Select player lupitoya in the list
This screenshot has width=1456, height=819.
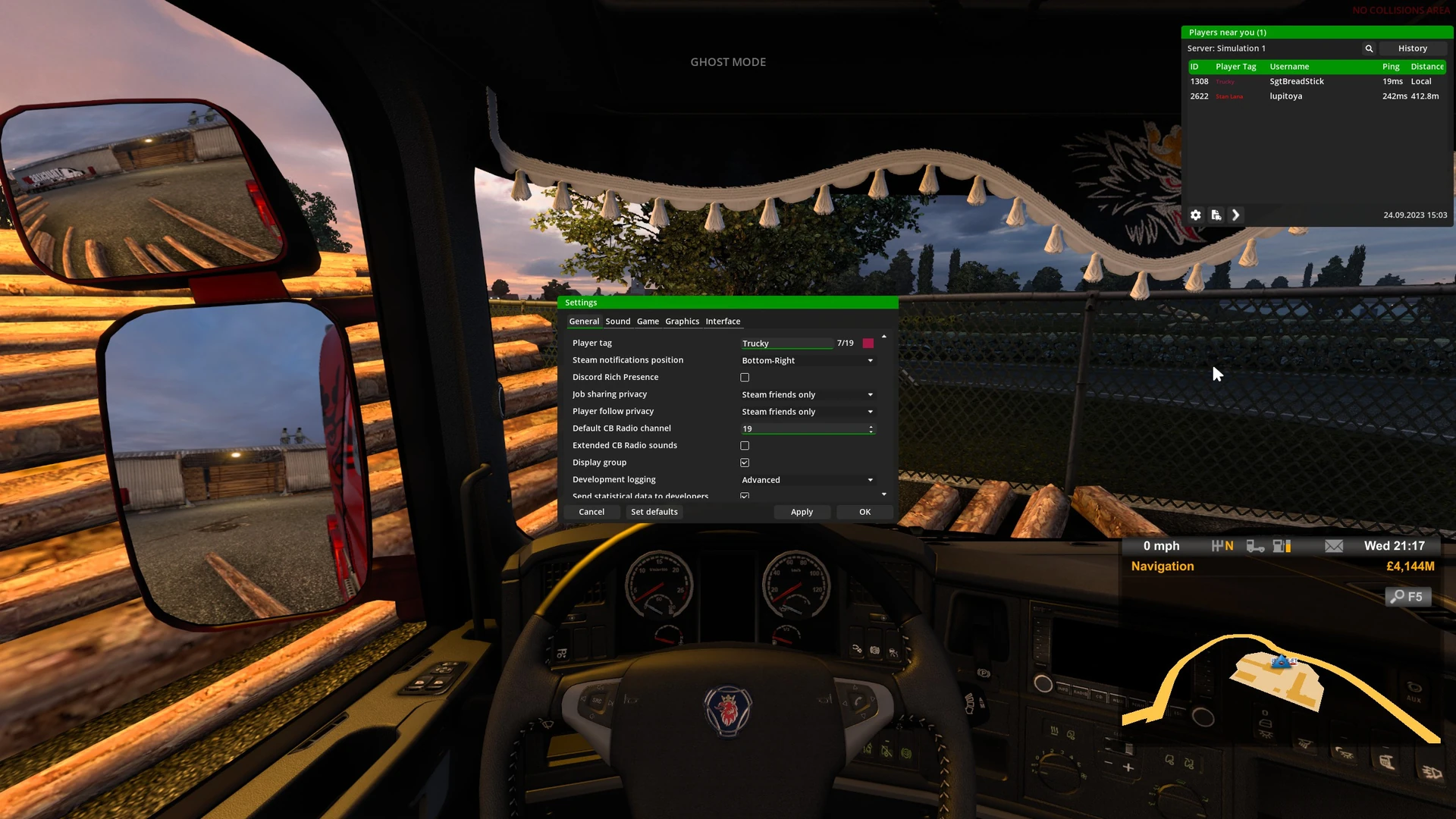pyautogui.click(x=1286, y=96)
